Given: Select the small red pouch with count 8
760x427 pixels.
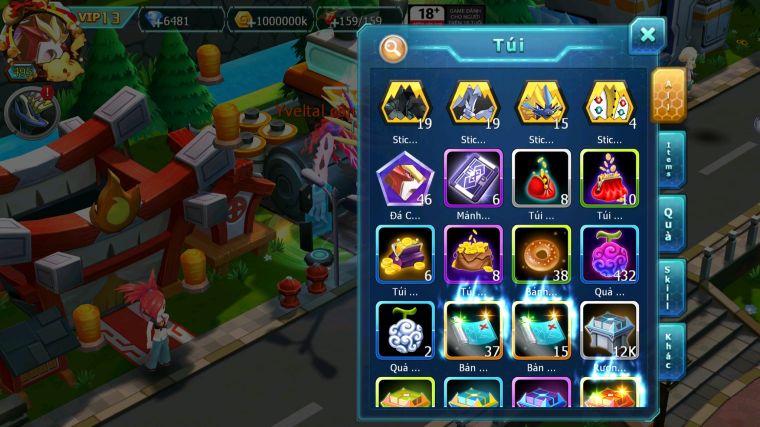Looking at the screenshot, I should tap(541, 178).
